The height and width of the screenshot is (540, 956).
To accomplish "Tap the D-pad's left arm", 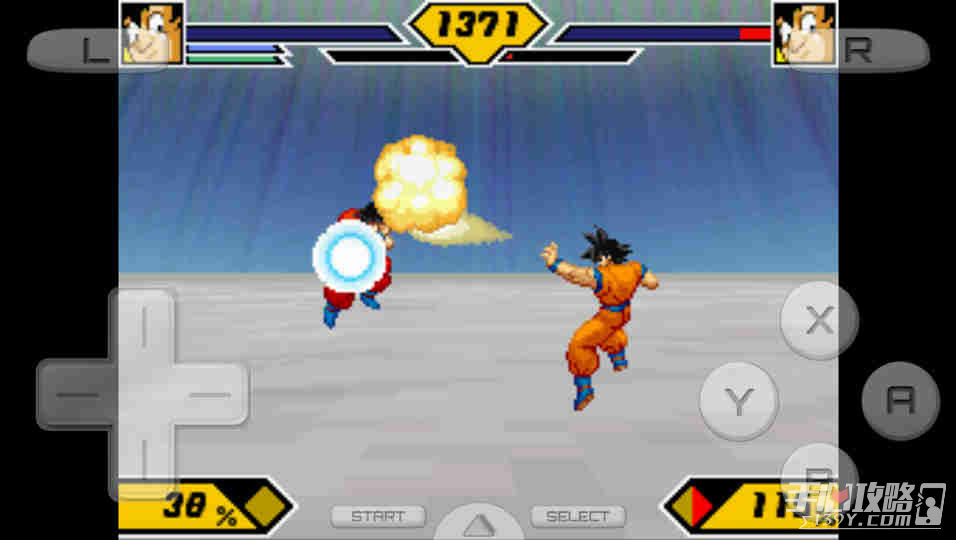I will [x=75, y=394].
